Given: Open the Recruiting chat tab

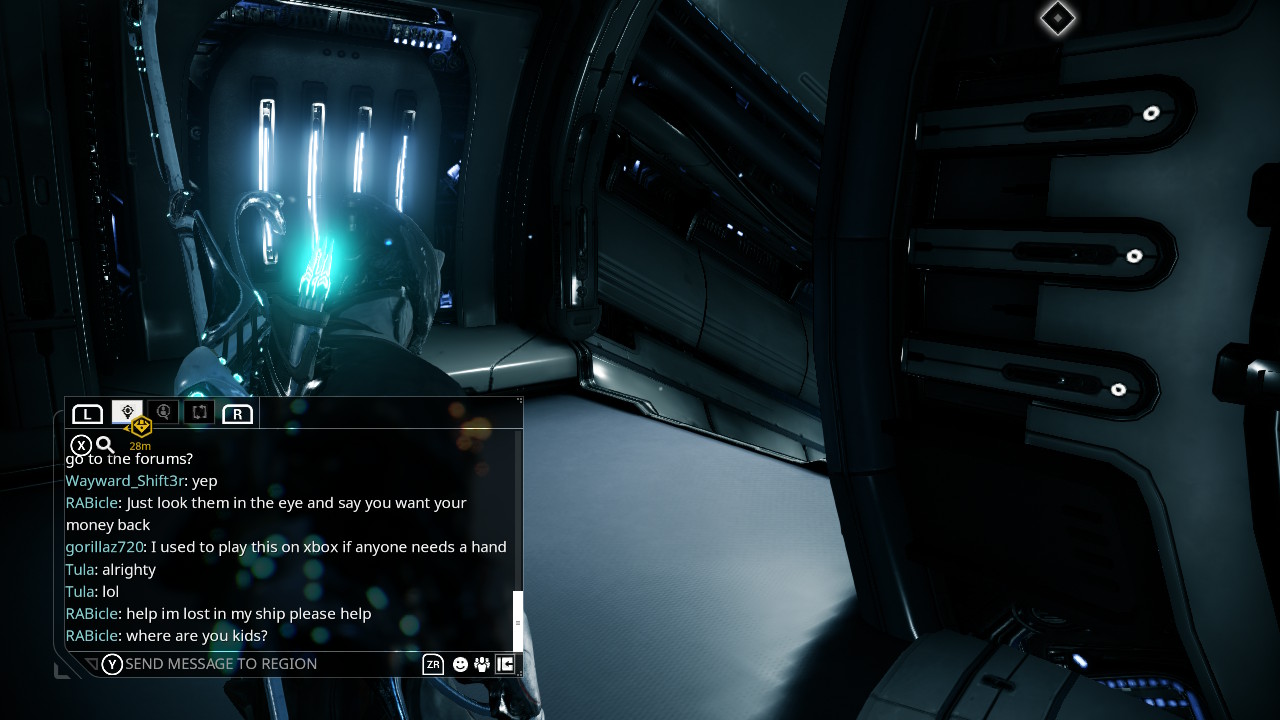Looking at the screenshot, I should pos(163,412).
